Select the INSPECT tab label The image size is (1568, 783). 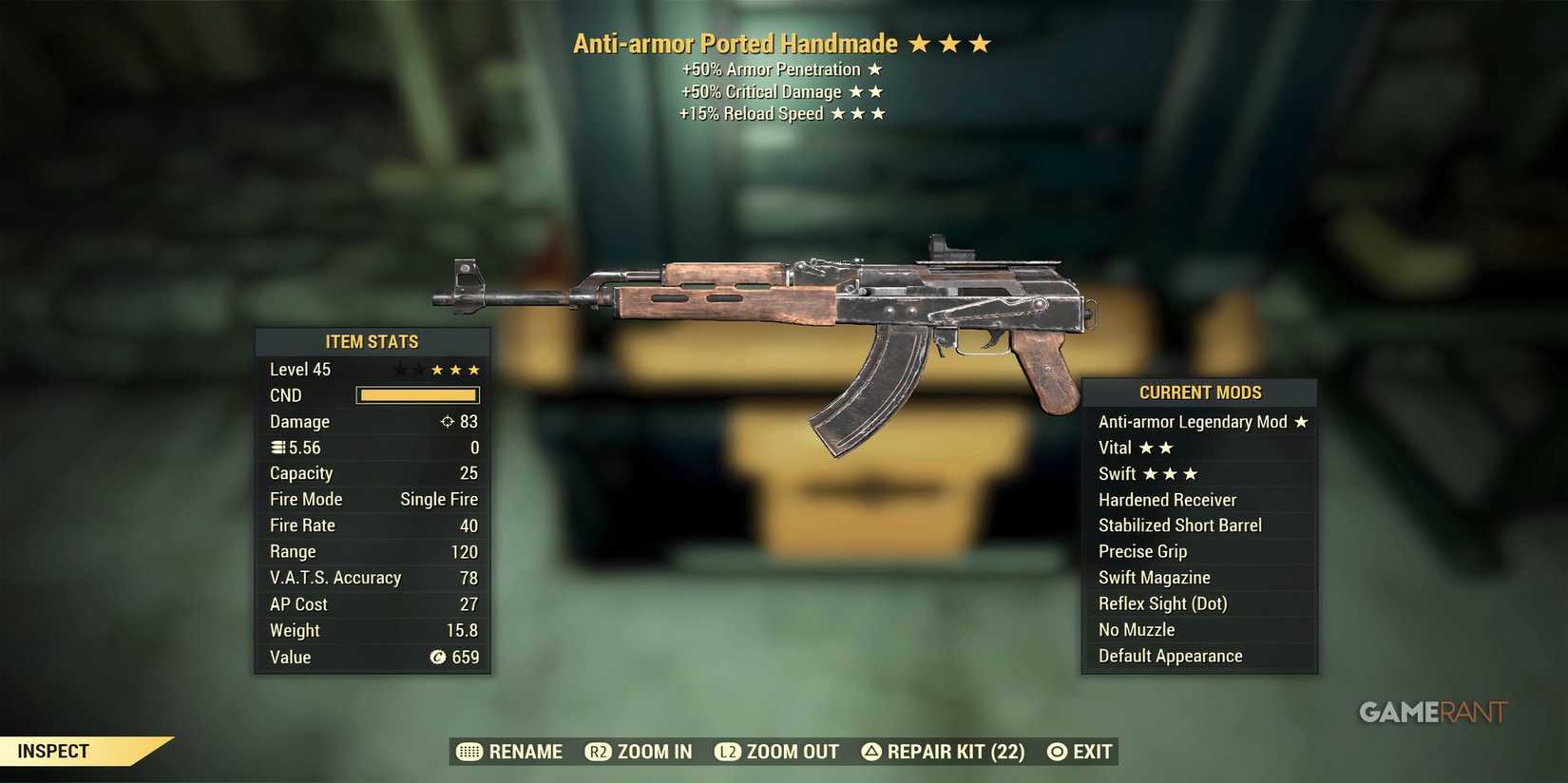point(52,751)
